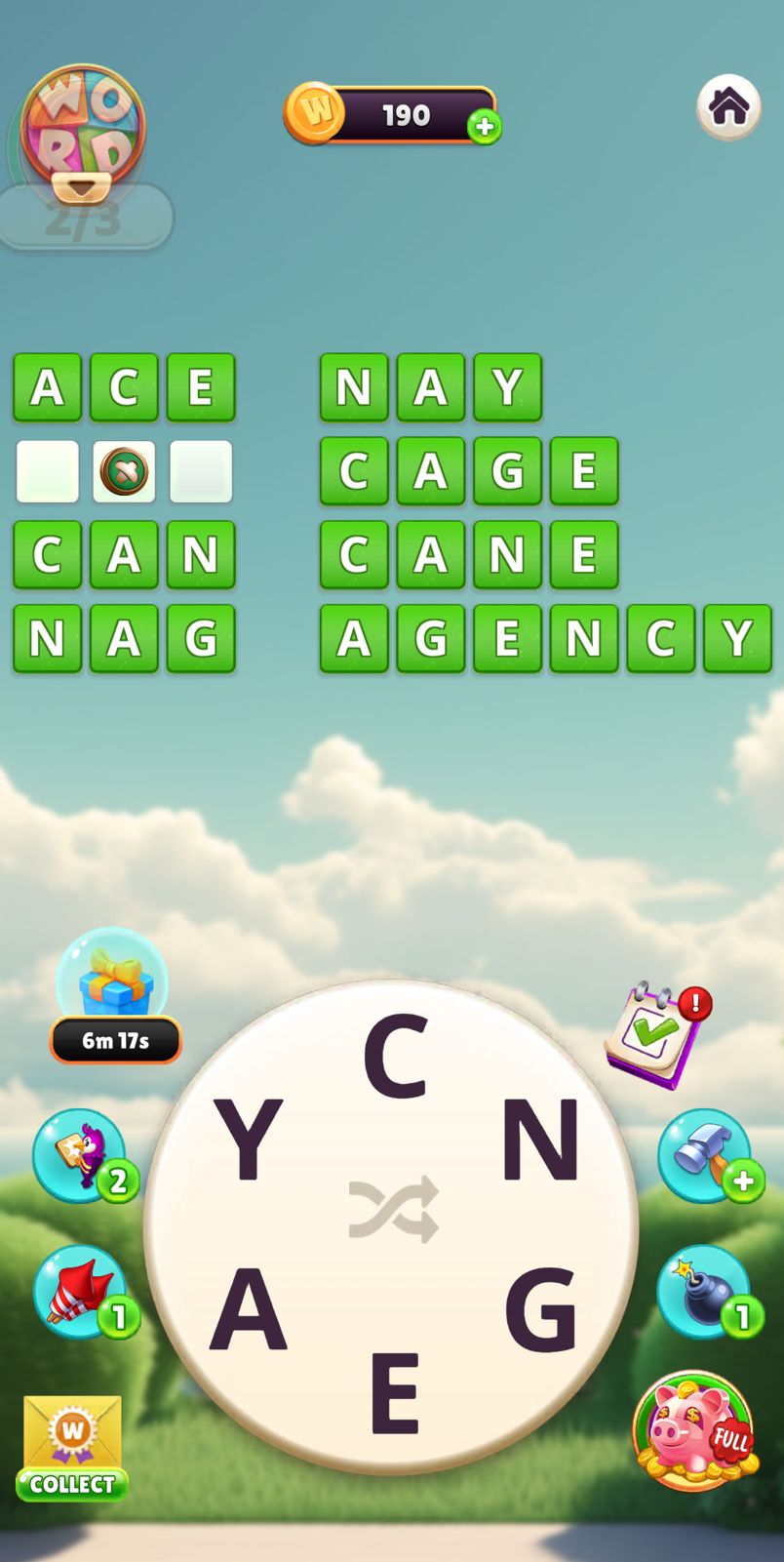Shuffle the letters in the wheel
The height and width of the screenshot is (1562, 784).
point(393,1210)
